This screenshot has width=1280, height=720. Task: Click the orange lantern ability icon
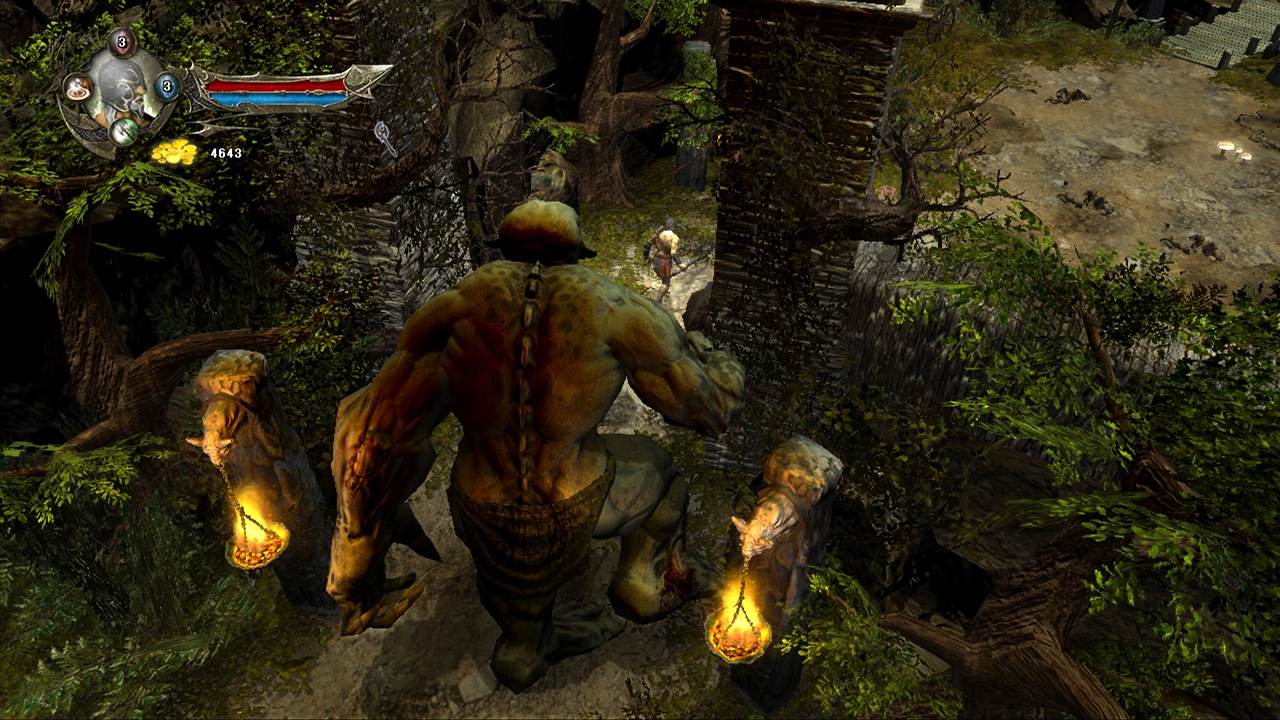pyautogui.click(x=78, y=90)
